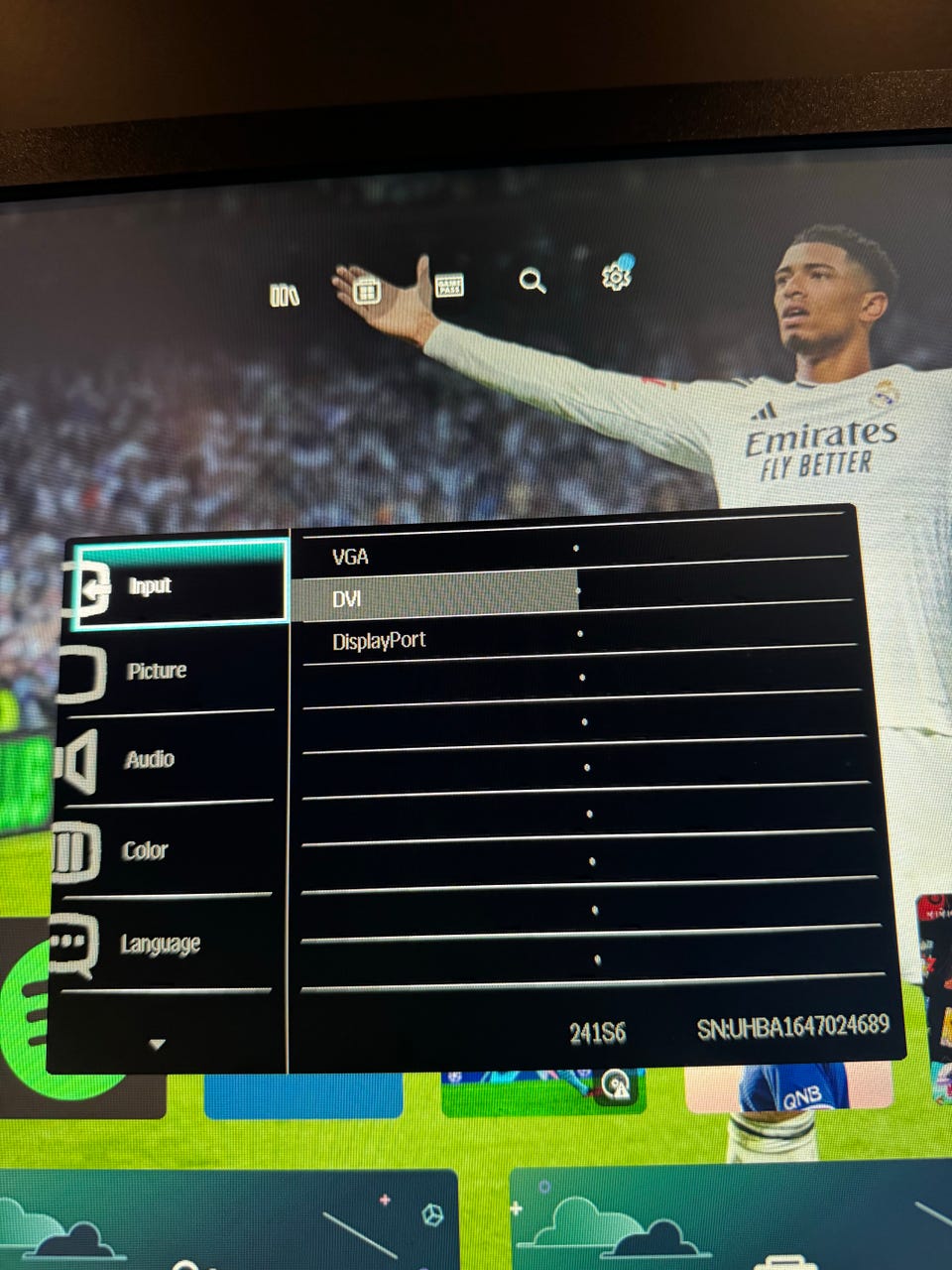Select the Input menu category

pos(151,585)
